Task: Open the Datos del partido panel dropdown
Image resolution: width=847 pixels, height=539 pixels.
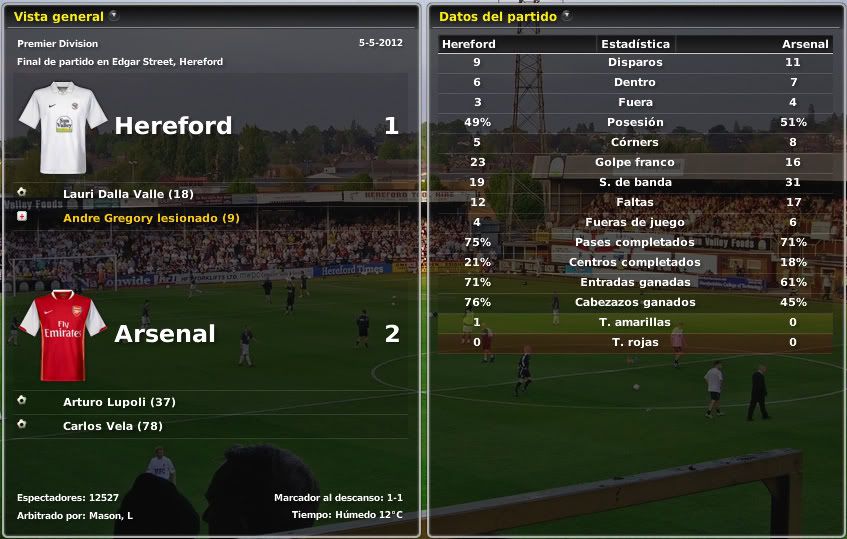Action: point(567,16)
